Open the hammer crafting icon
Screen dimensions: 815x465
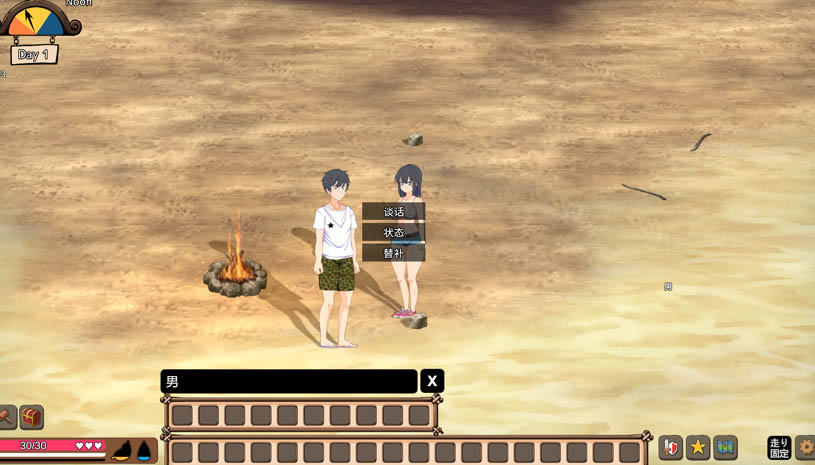pyautogui.click(x=6, y=417)
